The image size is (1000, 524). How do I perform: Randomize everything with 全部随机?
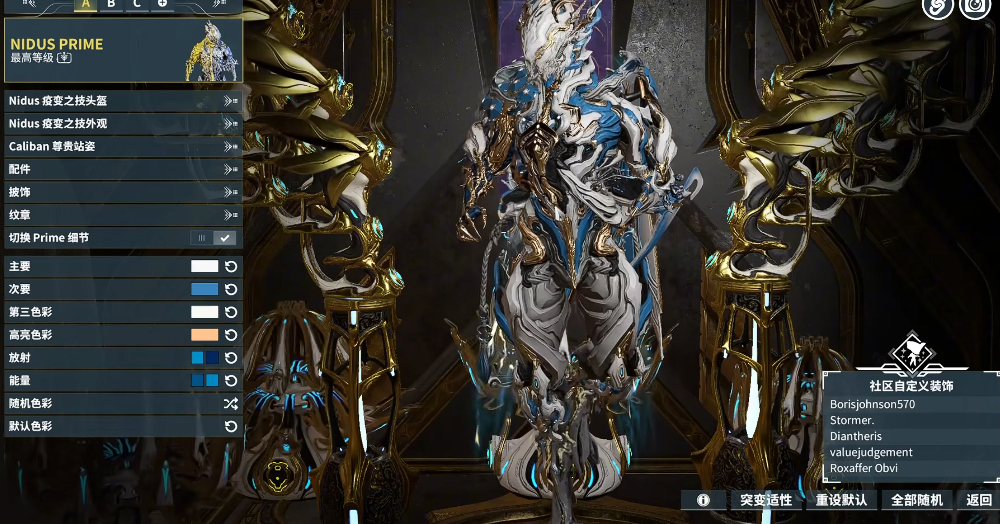[916, 500]
